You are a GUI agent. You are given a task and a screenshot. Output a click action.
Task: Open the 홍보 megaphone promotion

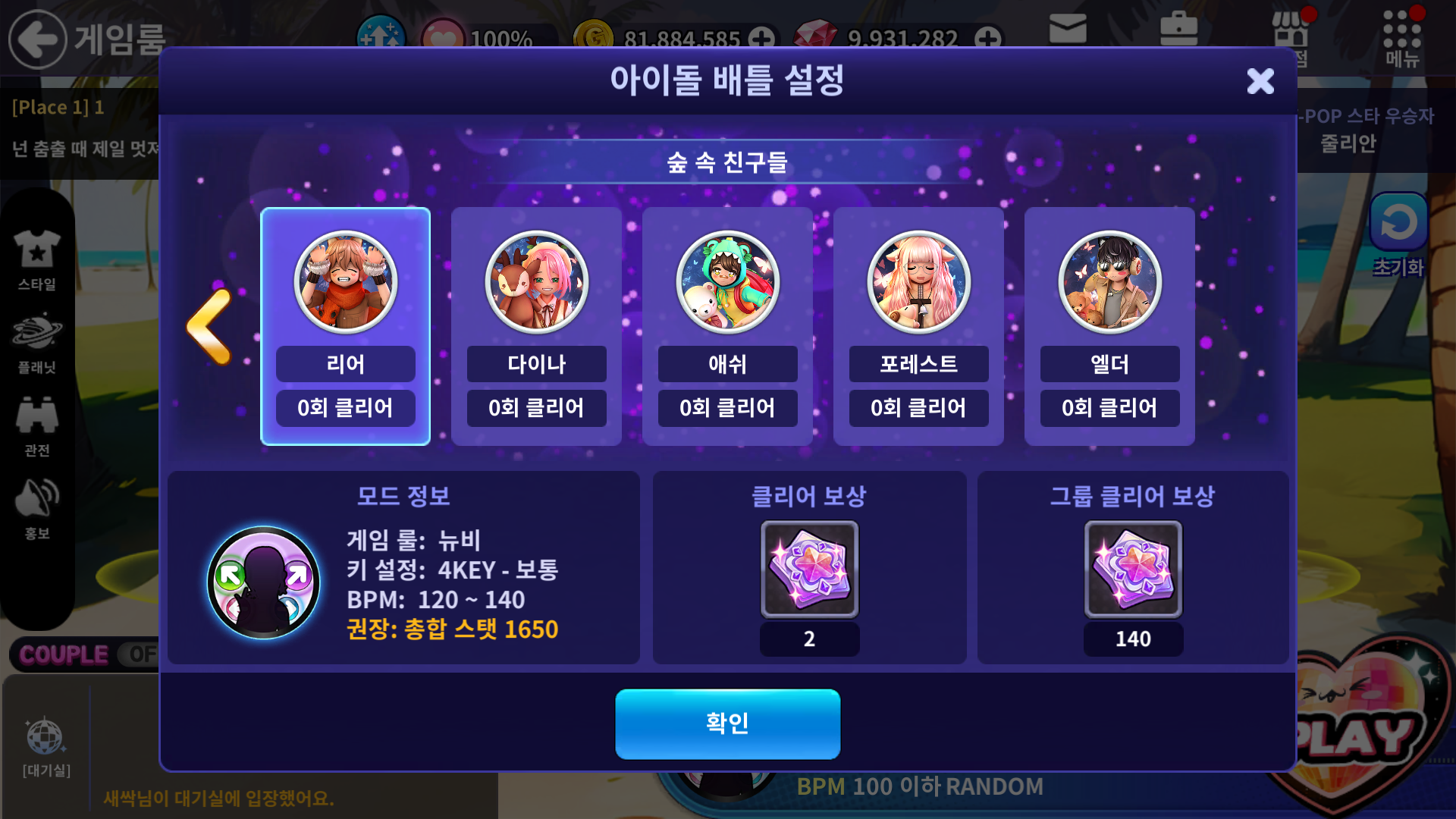36,508
